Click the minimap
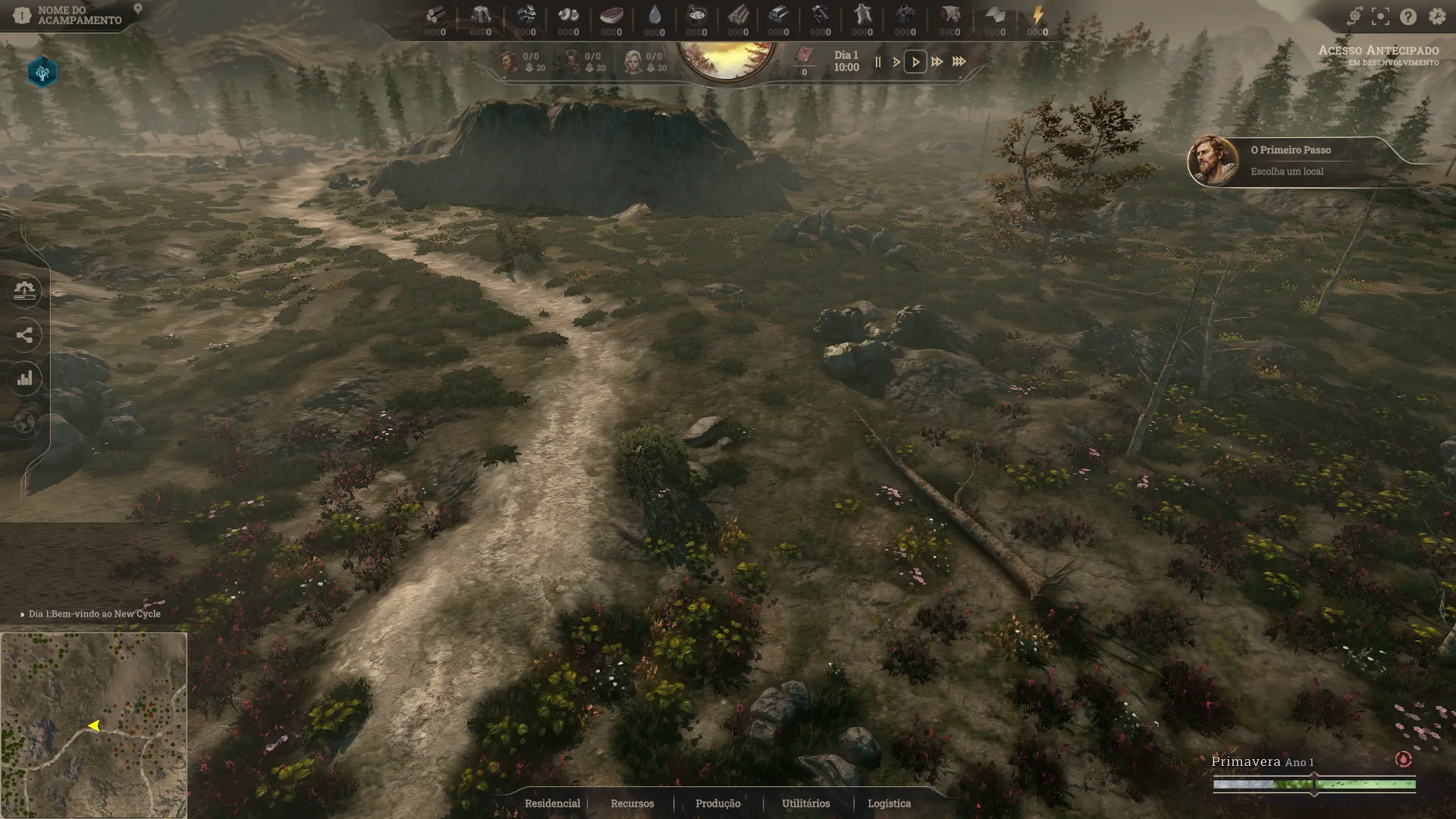Screen dimensions: 1456x819 click(x=93, y=725)
